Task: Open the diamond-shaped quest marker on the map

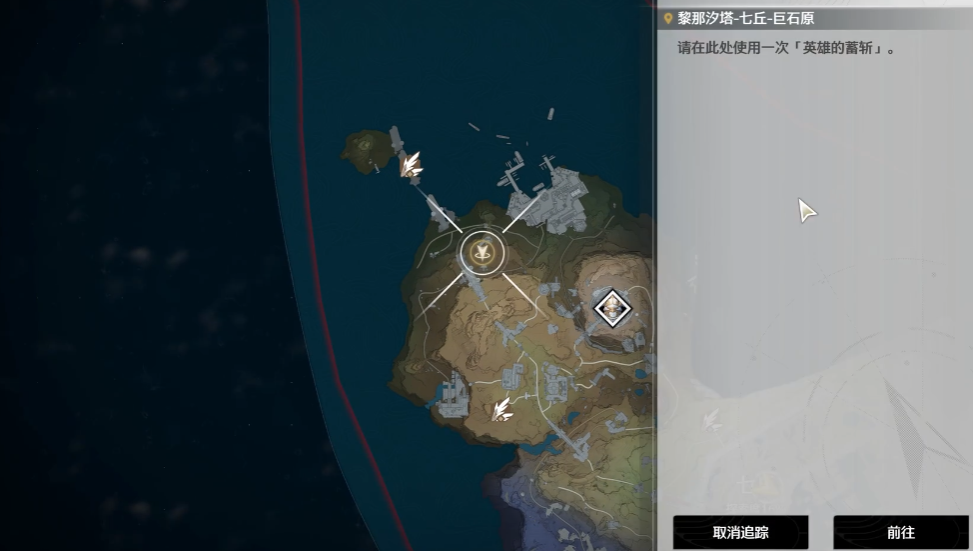Action: coord(611,307)
